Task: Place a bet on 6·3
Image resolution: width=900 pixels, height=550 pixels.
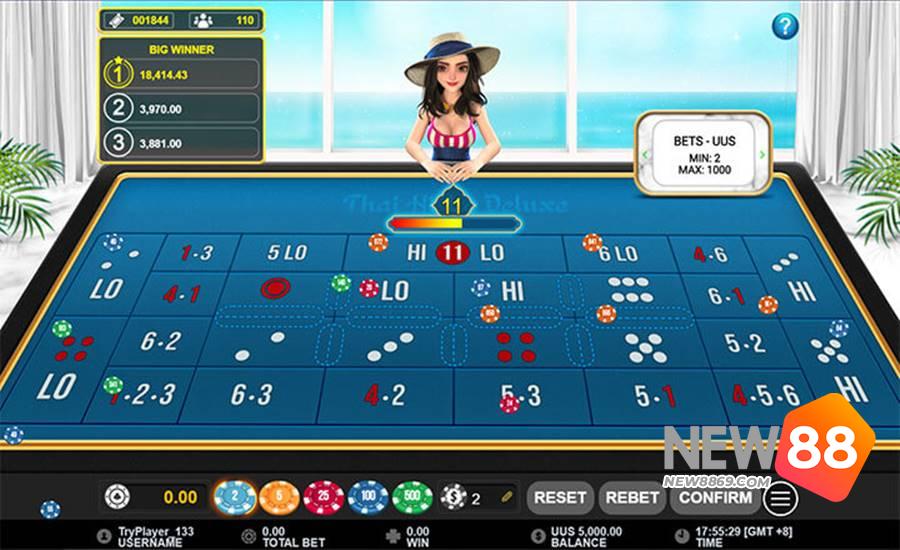Action: point(251,394)
